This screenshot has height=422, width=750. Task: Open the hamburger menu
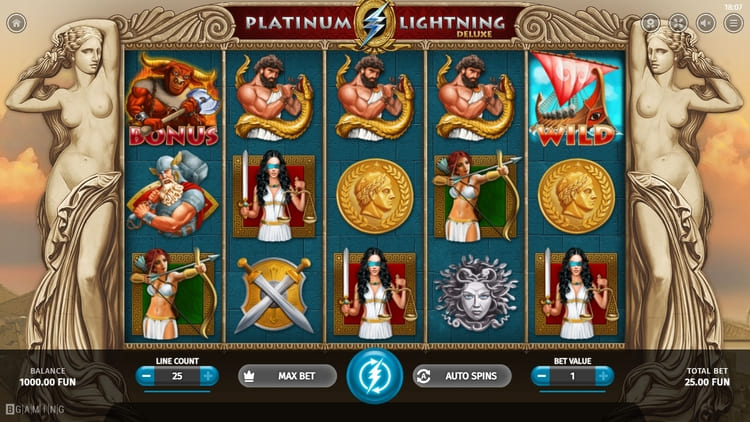point(734,23)
